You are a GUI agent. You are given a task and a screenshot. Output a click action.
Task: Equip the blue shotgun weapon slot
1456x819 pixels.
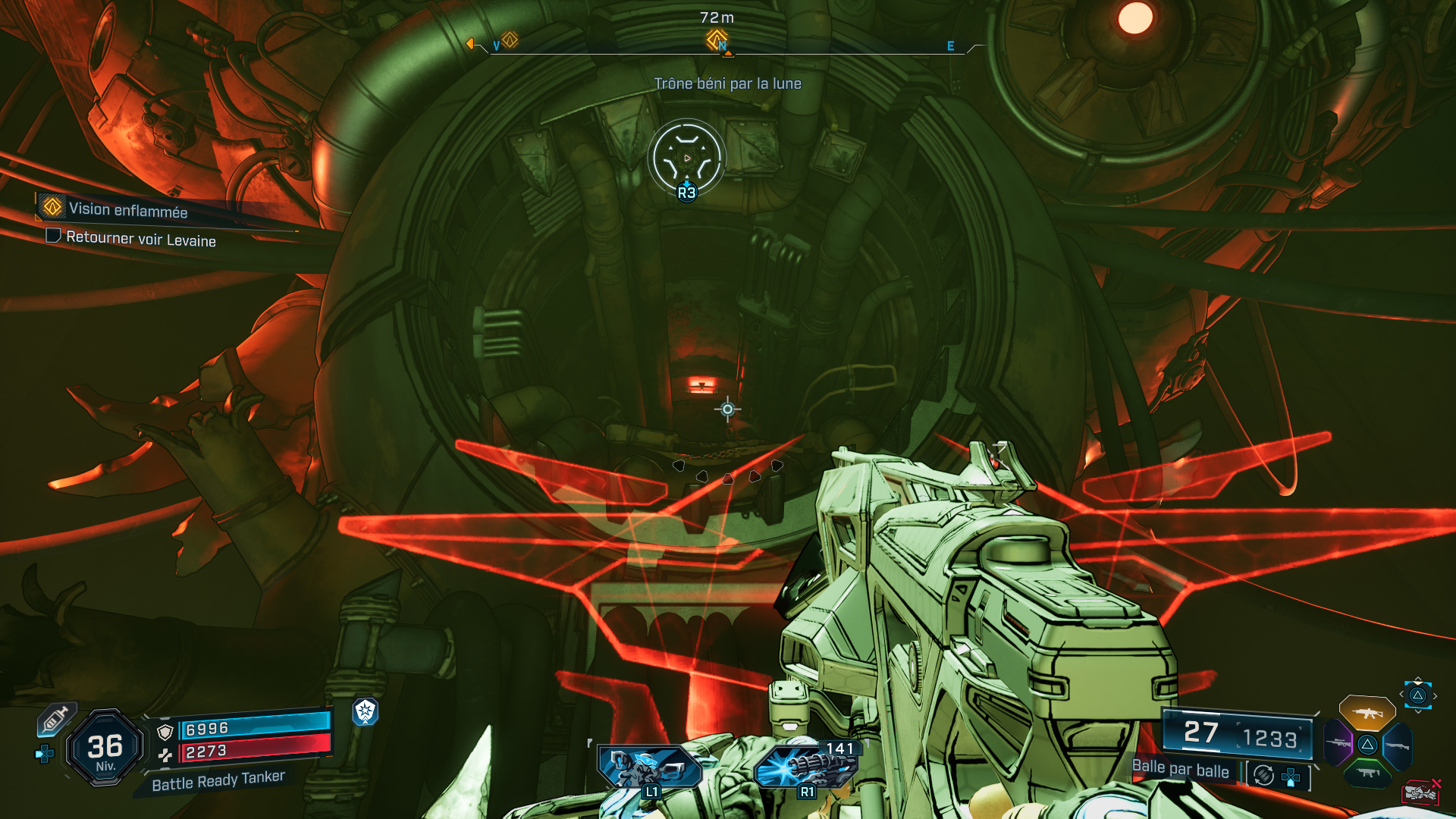click(1398, 745)
